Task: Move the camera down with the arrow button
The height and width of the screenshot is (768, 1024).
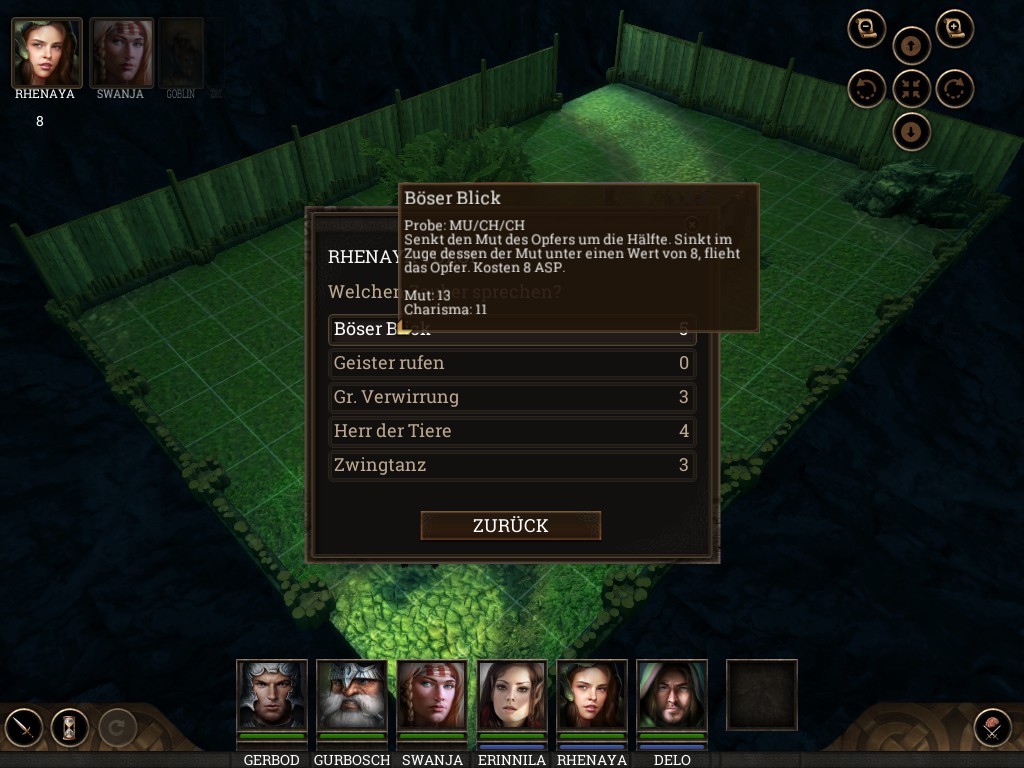Action: point(911,131)
